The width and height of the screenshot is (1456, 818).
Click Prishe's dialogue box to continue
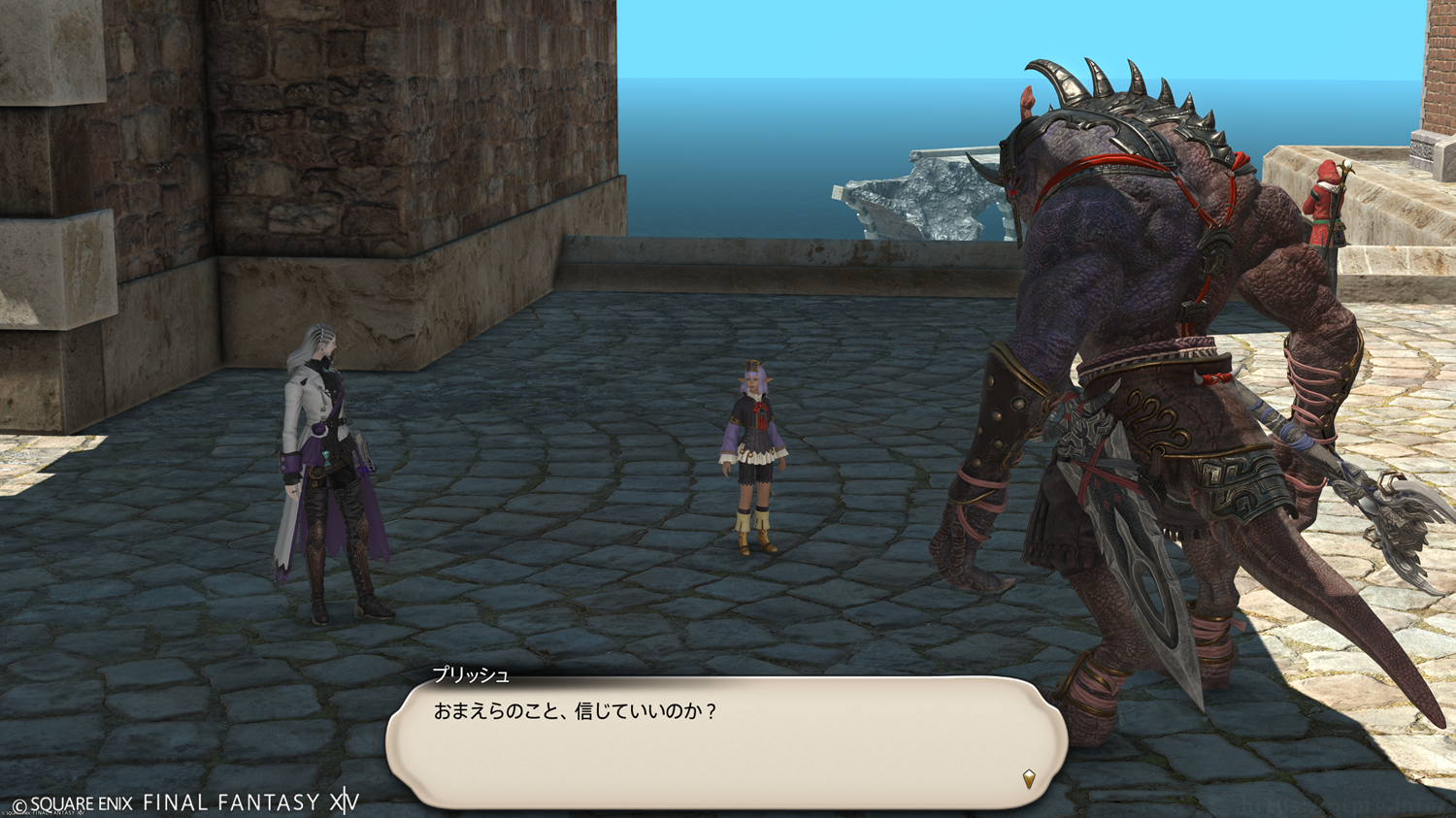(726, 741)
